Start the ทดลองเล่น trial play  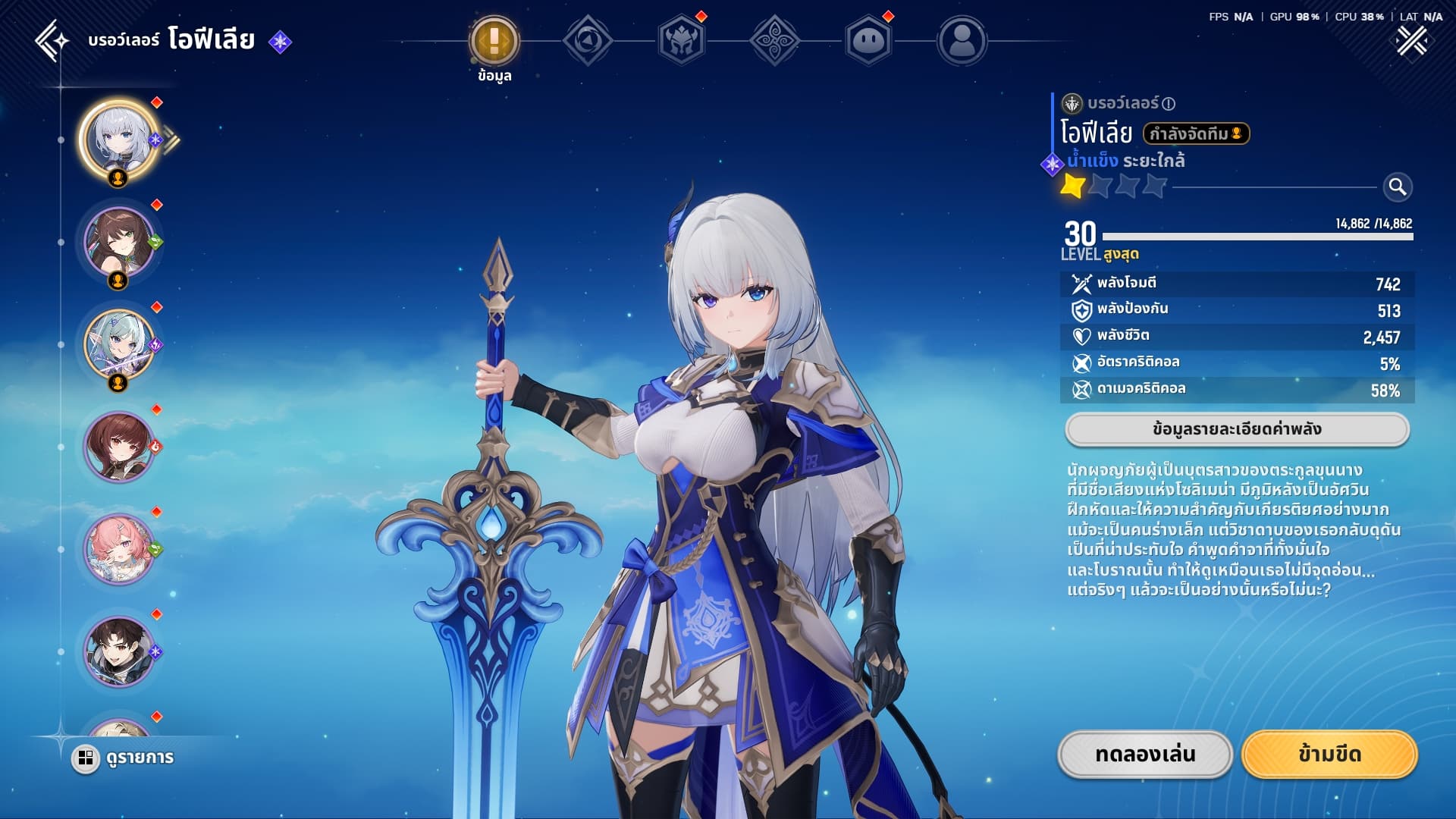pos(1145,755)
